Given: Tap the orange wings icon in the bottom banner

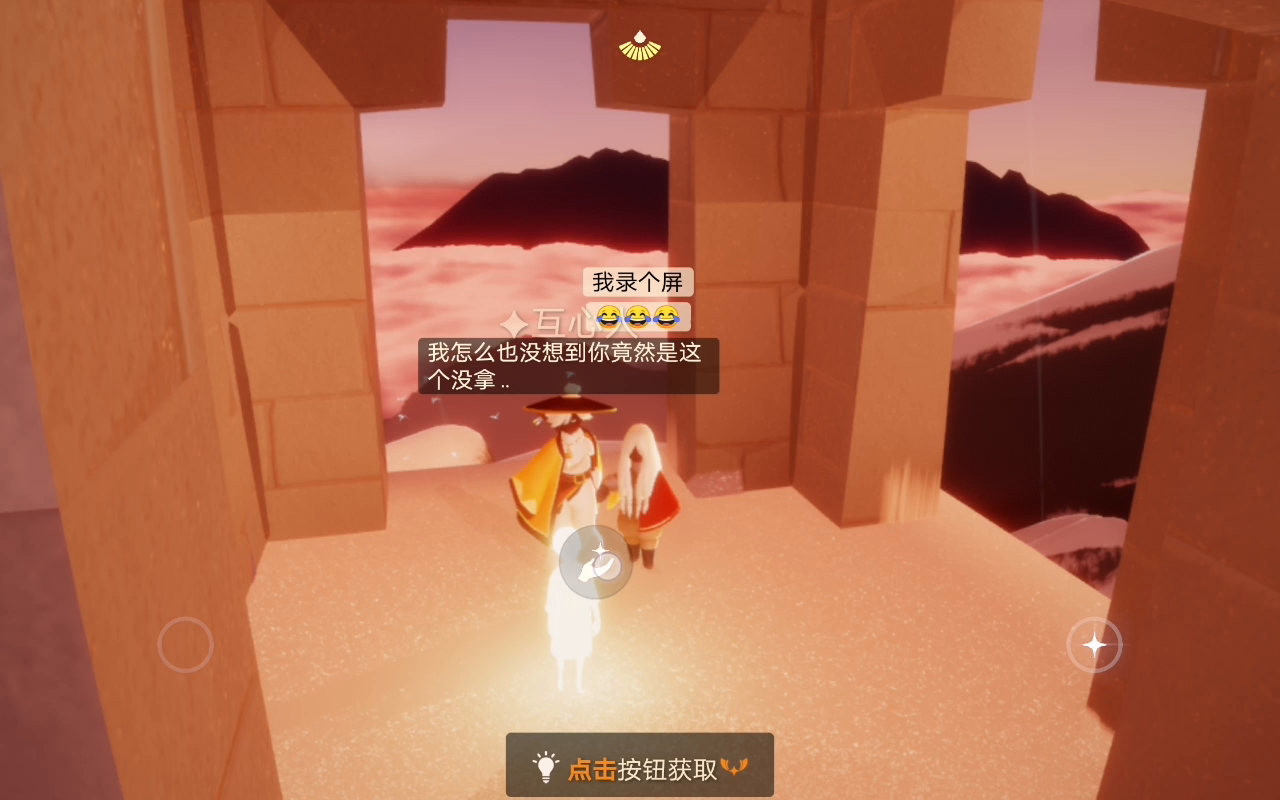Looking at the screenshot, I should point(736,764).
